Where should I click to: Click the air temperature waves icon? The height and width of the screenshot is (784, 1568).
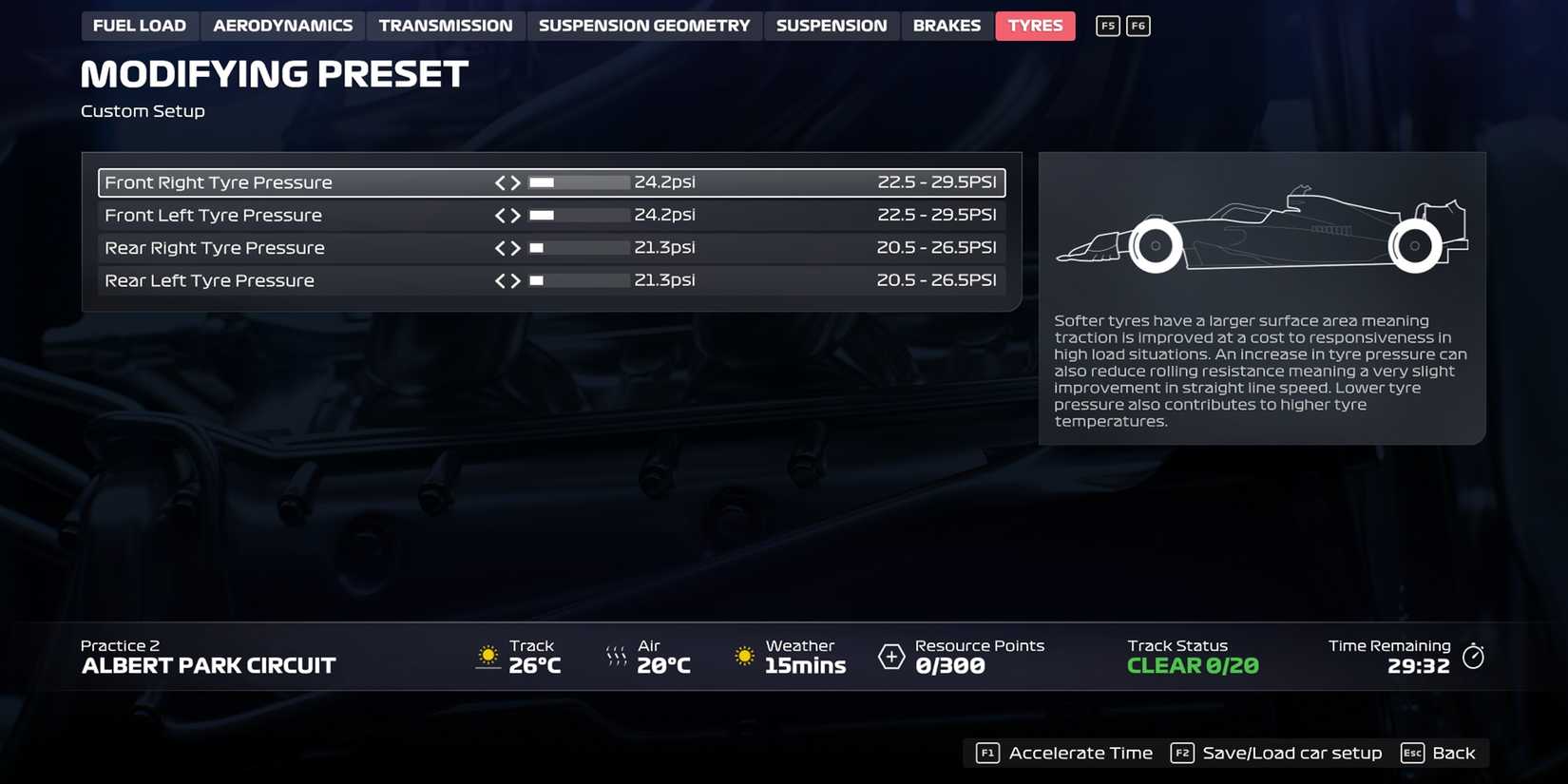[616, 656]
